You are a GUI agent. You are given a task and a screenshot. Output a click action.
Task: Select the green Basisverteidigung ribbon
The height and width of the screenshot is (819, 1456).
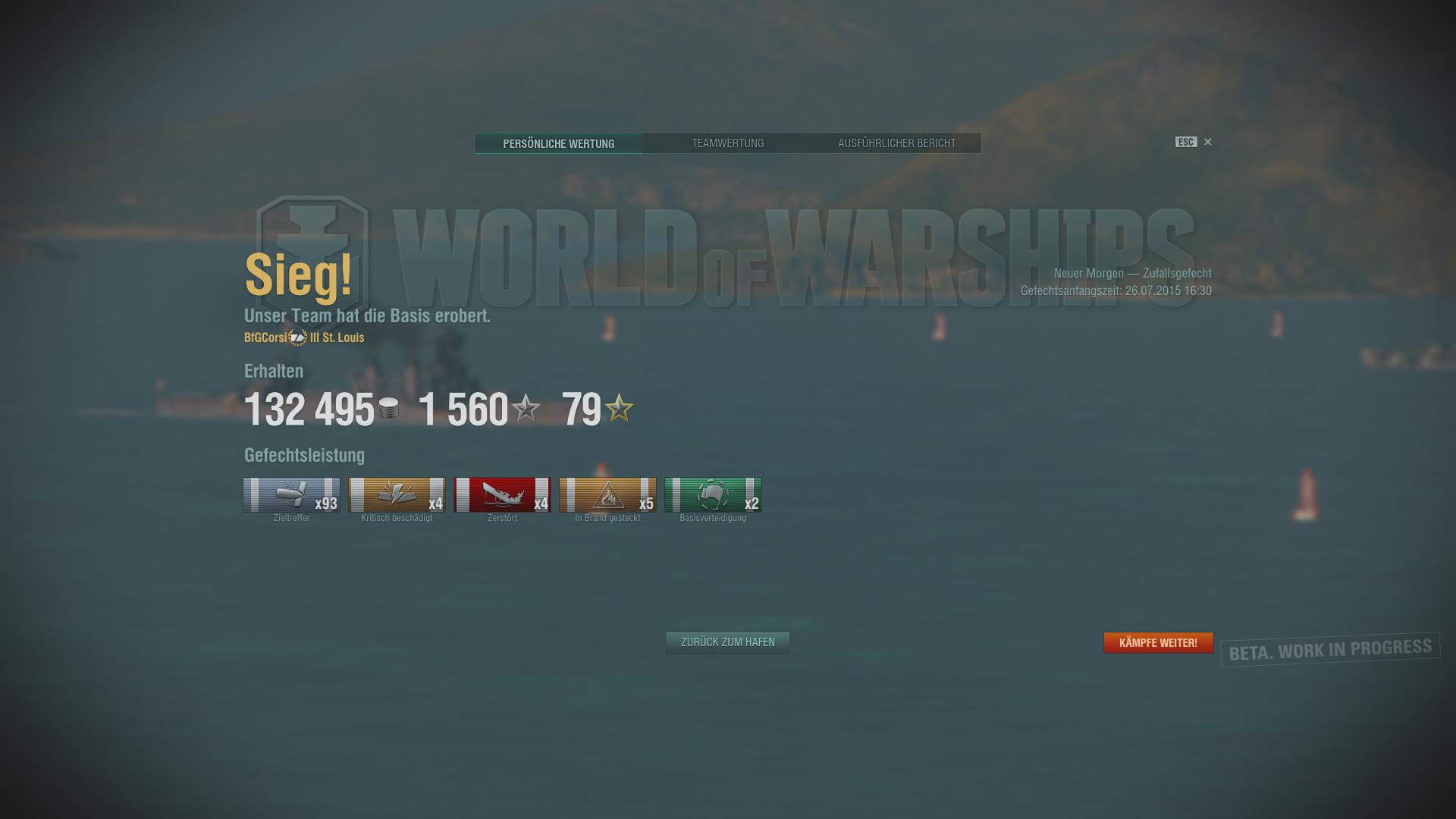coord(713,495)
